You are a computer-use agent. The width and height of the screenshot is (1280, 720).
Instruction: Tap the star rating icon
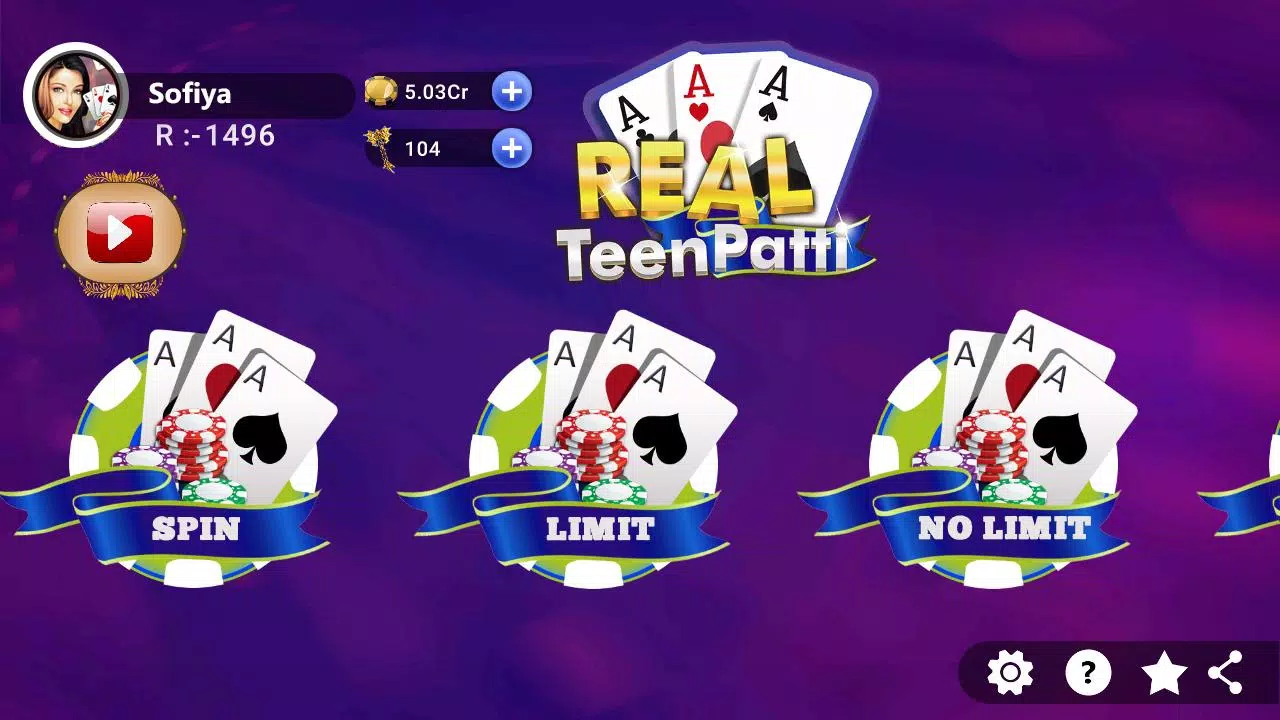[x=1166, y=672]
